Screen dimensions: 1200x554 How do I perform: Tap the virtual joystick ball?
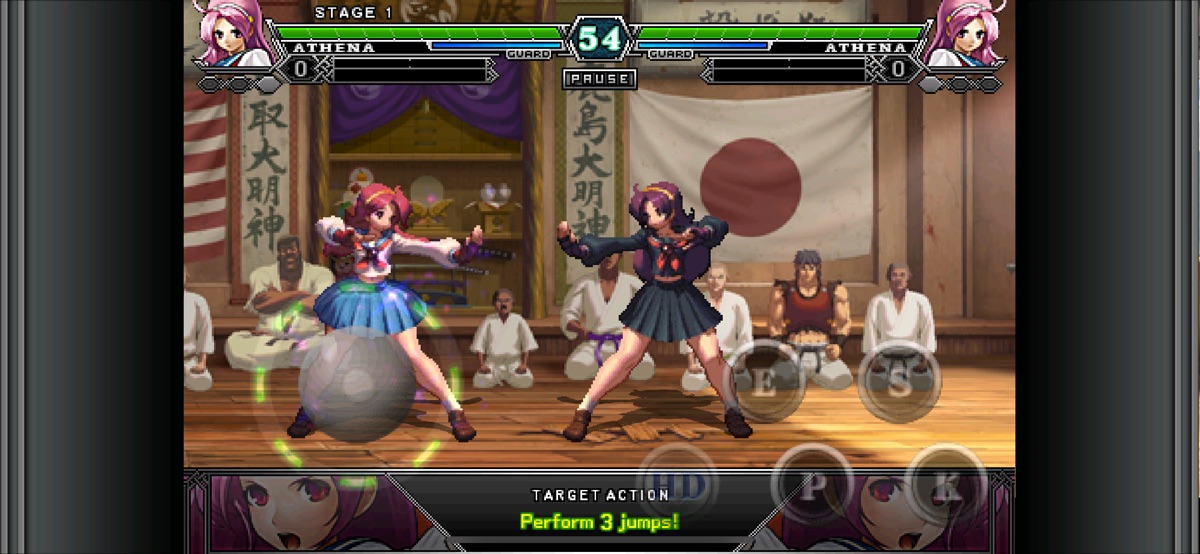357,383
